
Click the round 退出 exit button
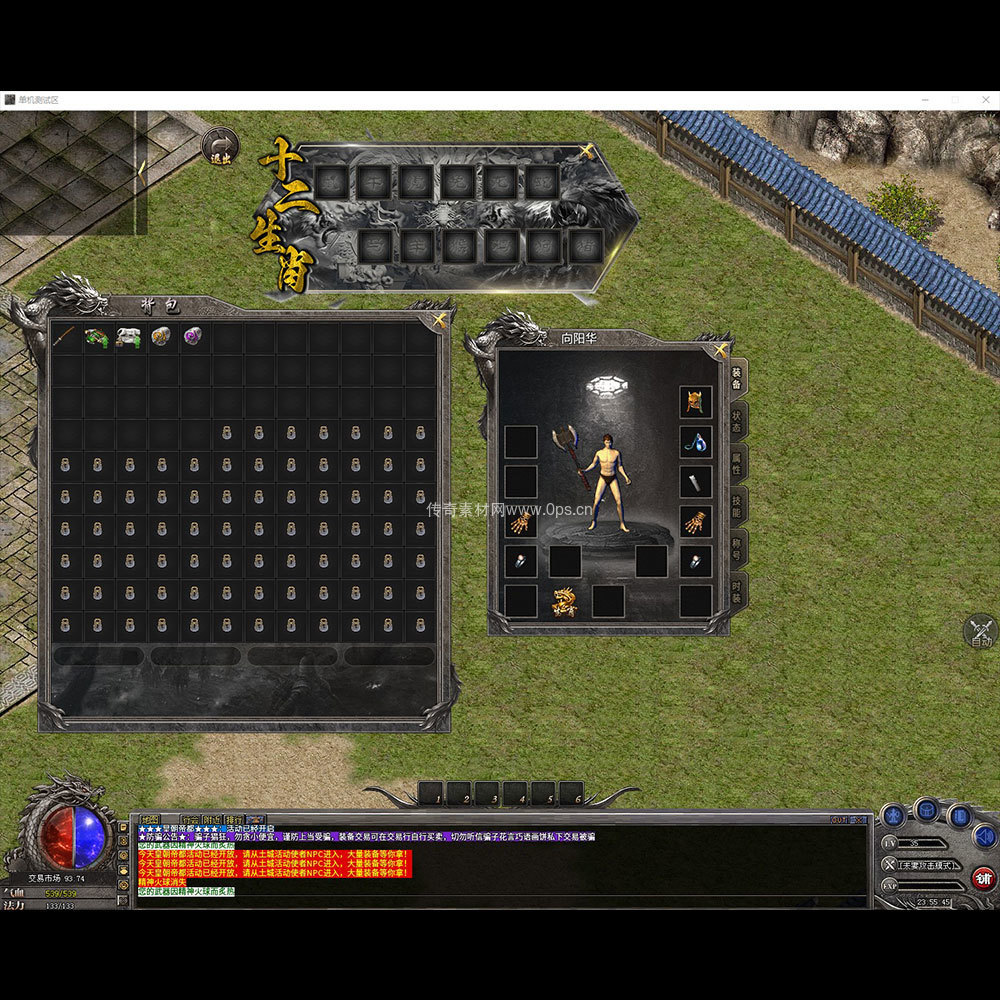point(219,146)
